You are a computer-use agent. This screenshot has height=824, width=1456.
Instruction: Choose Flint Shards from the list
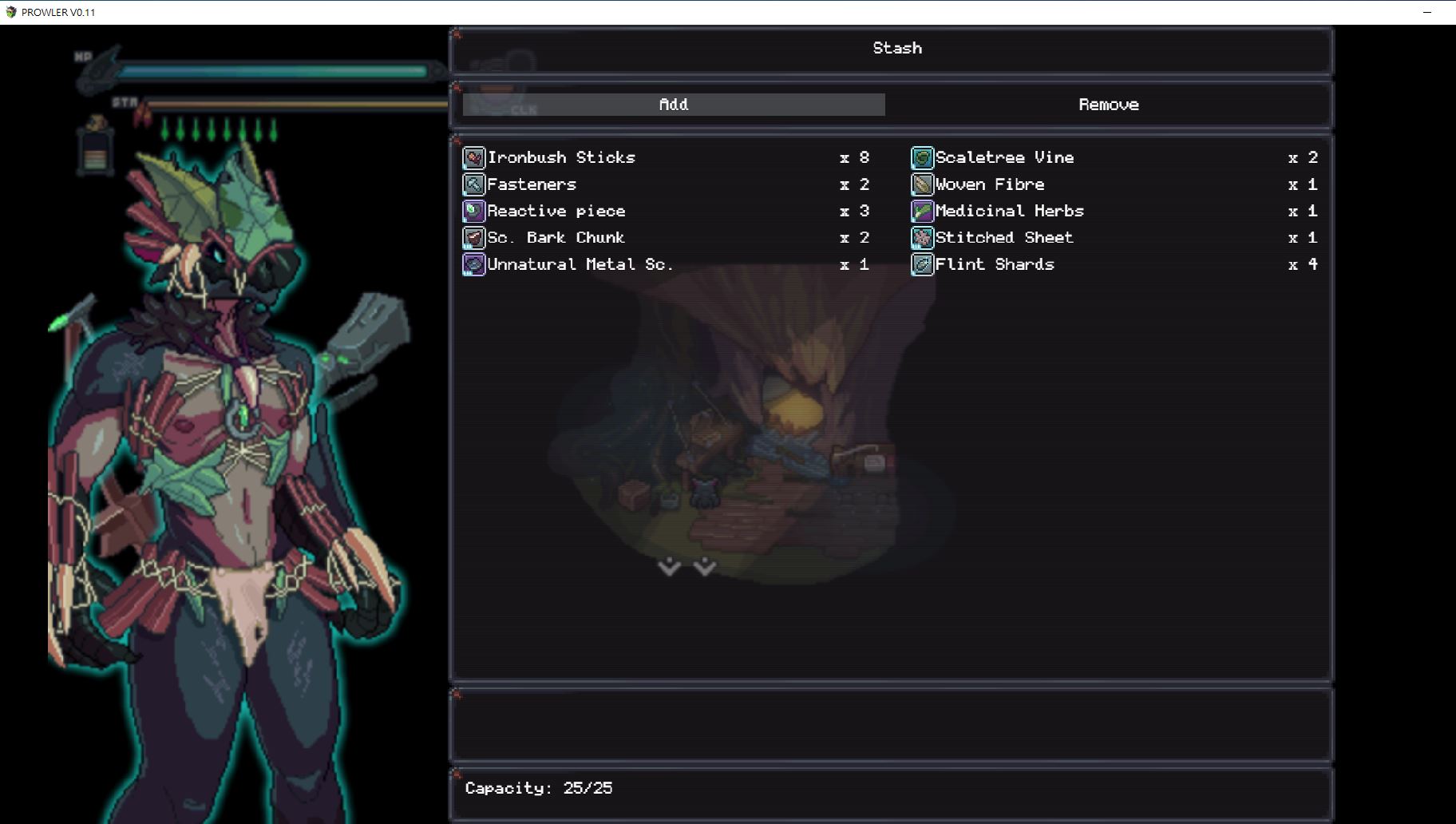coord(994,264)
